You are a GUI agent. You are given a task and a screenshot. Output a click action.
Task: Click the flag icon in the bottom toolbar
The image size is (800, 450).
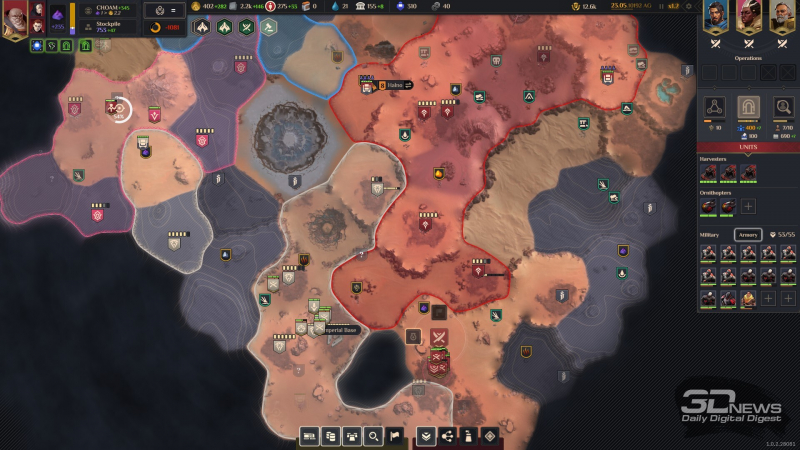click(395, 436)
